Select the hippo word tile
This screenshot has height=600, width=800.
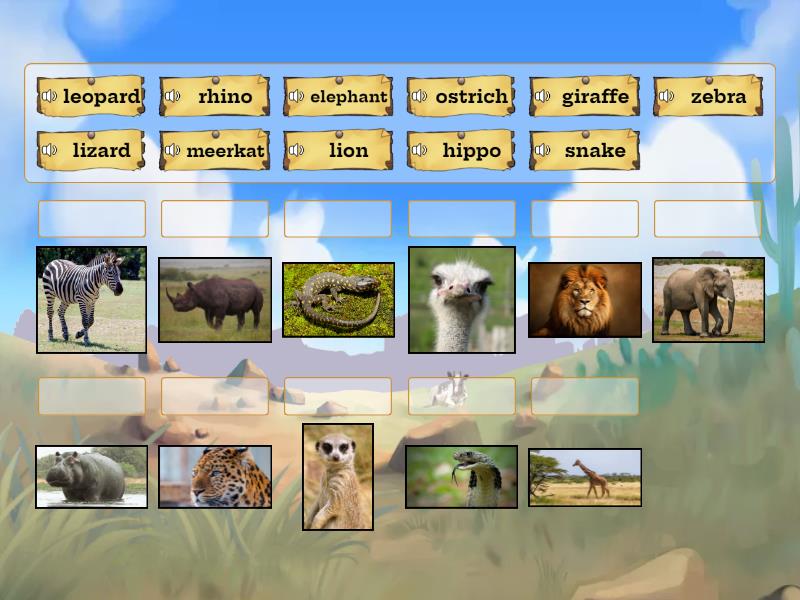471,151
